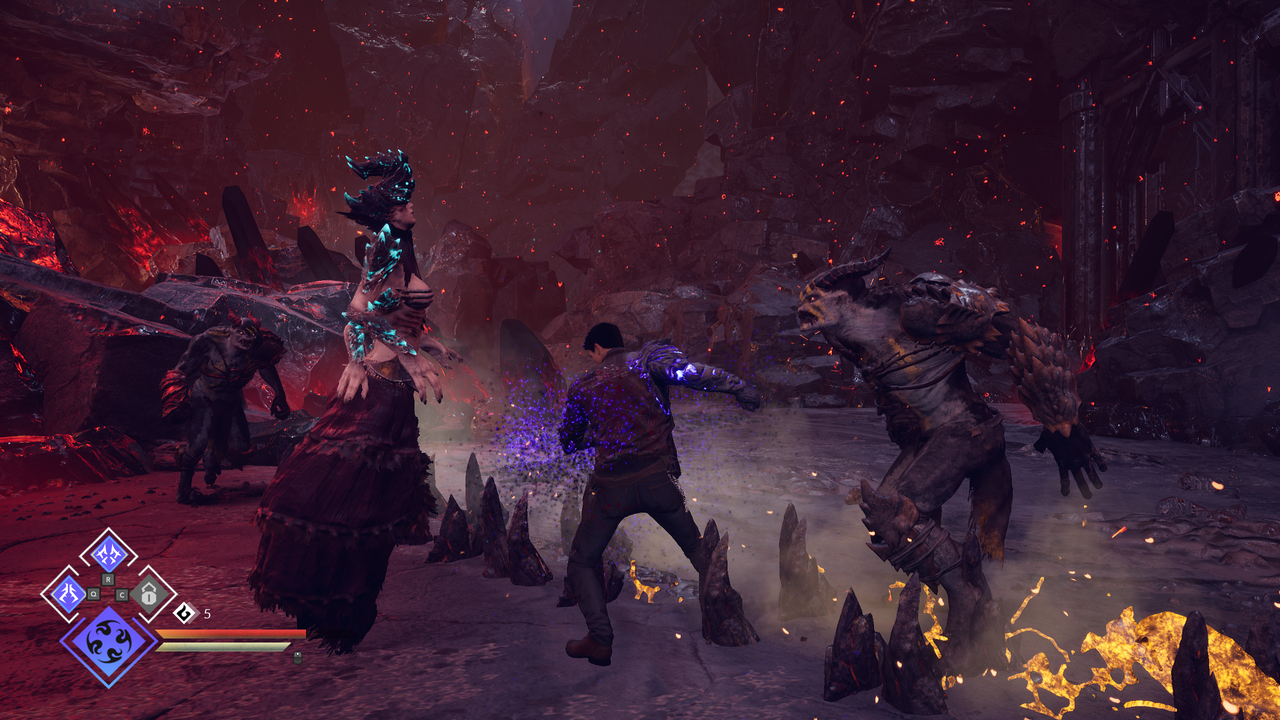Select the grey locked ability slot
Viewport: 1280px width, 720px height.
148,594
